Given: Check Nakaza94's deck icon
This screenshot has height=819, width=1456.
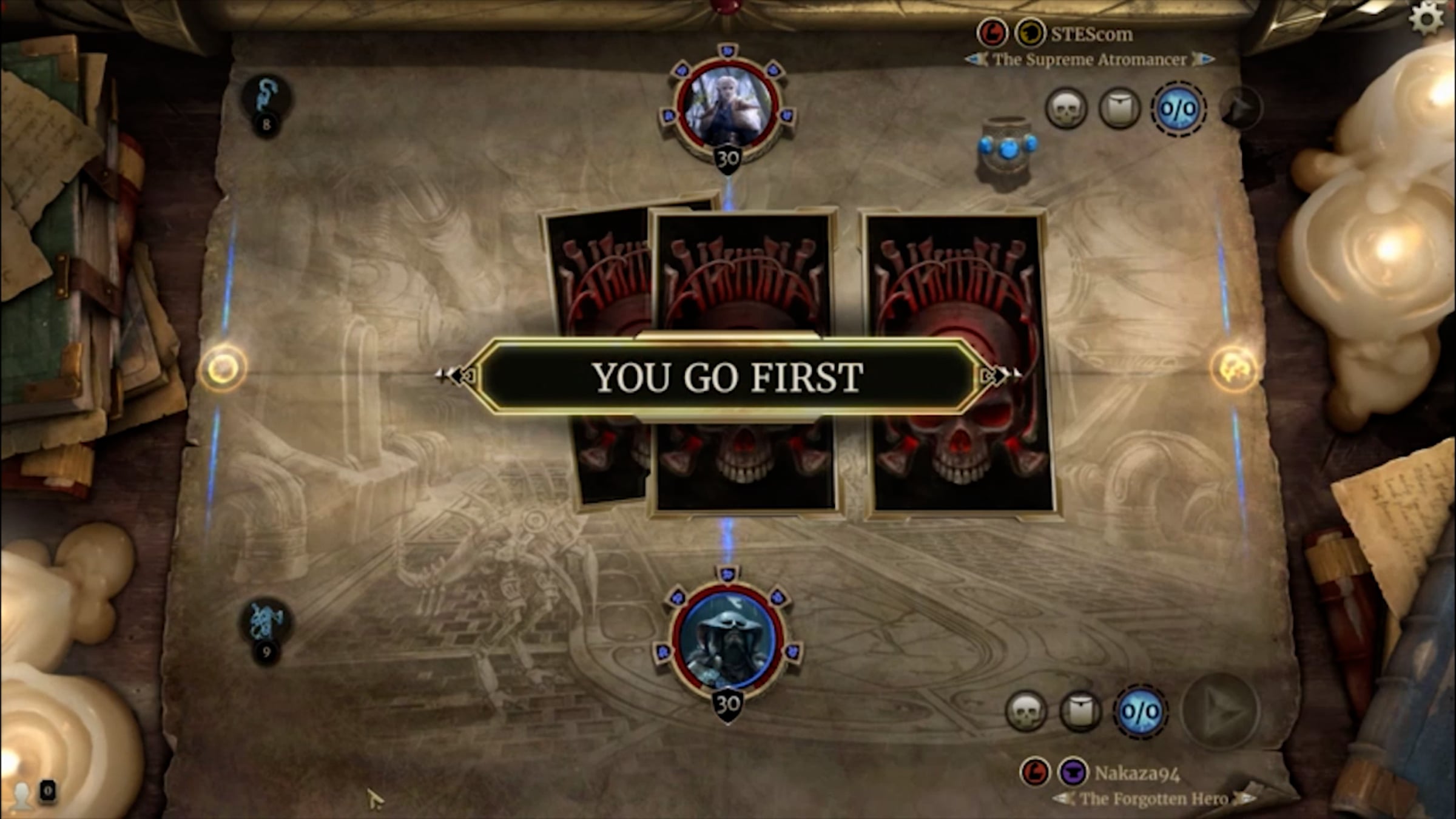Looking at the screenshot, I should click(x=1080, y=712).
